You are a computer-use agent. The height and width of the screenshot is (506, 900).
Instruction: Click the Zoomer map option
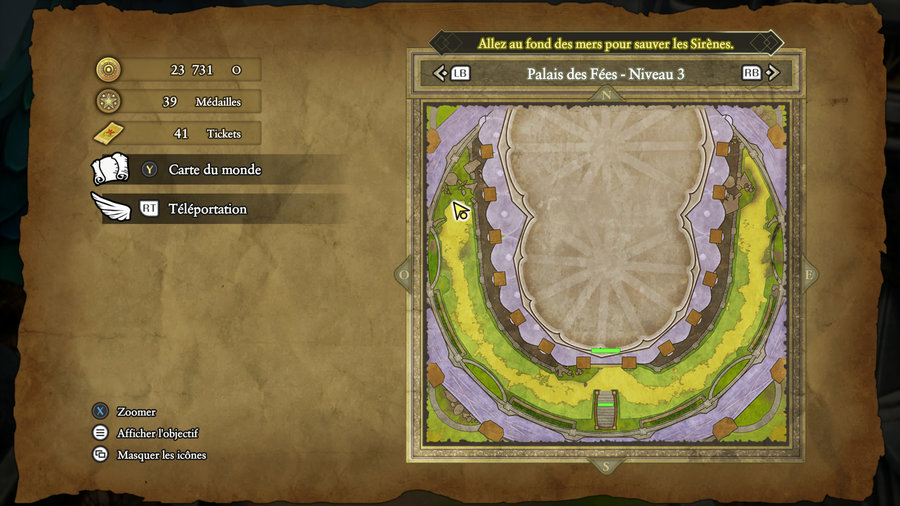(x=136, y=411)
